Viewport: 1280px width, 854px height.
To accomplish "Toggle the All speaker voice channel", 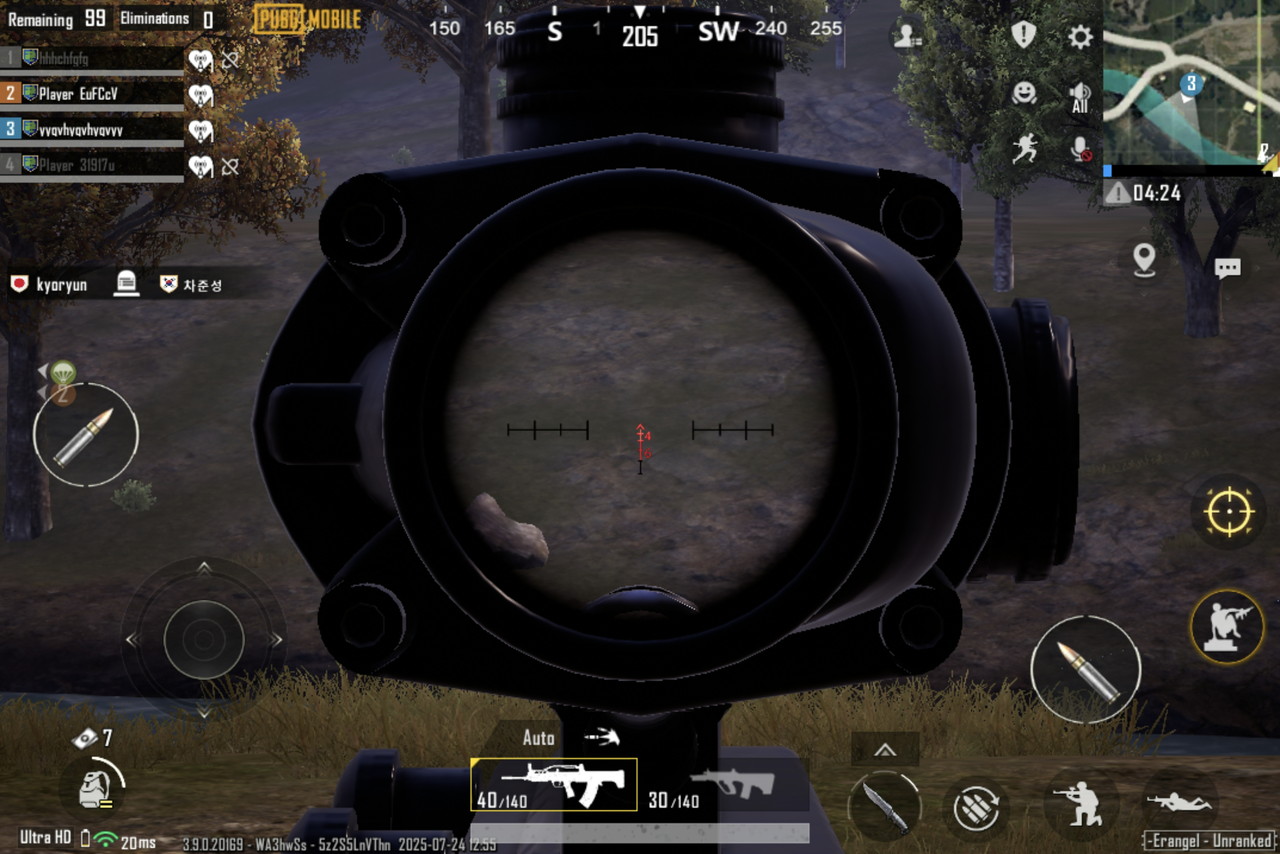I will pos(1079,97).
